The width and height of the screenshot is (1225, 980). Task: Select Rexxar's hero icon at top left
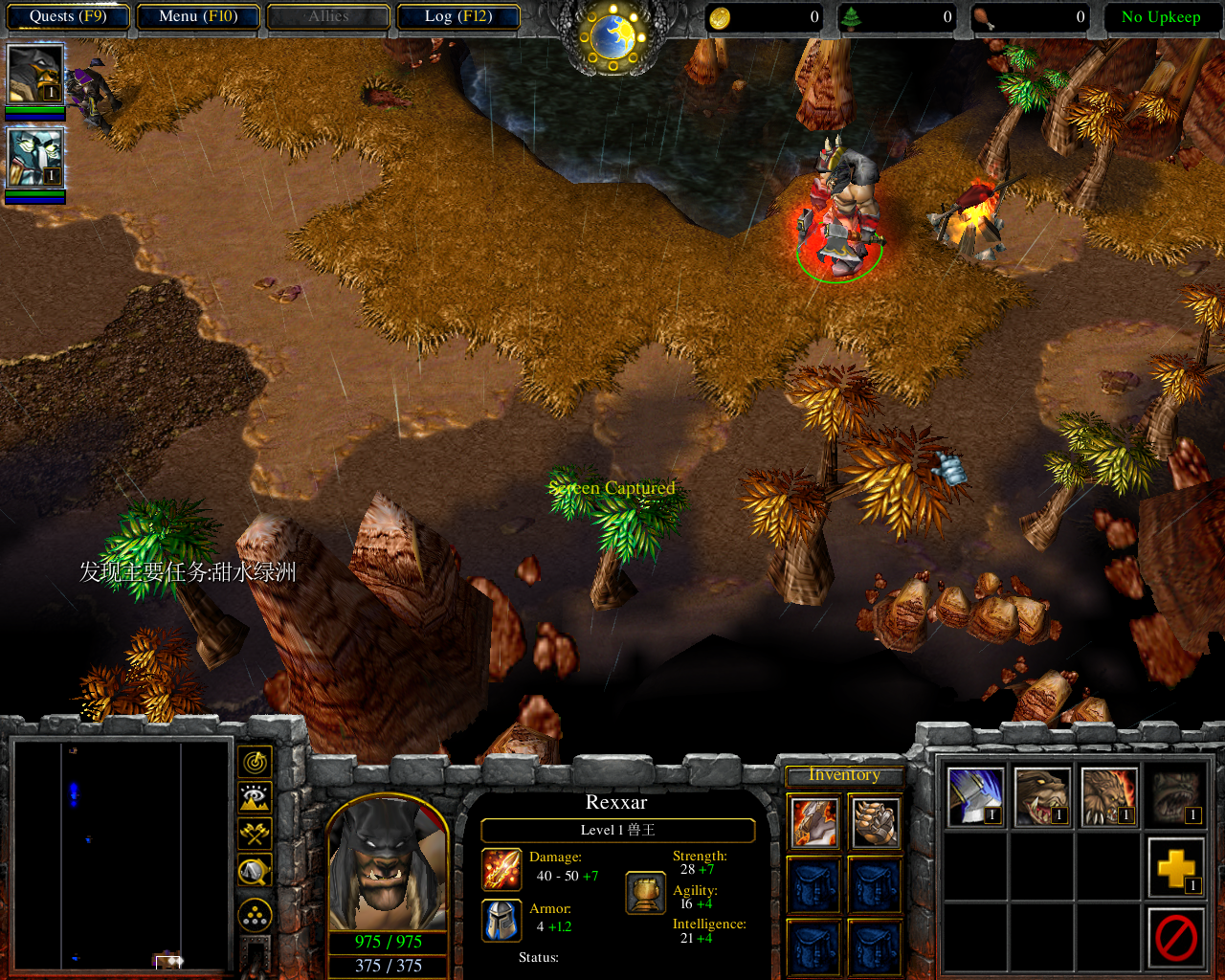point(35,74)
